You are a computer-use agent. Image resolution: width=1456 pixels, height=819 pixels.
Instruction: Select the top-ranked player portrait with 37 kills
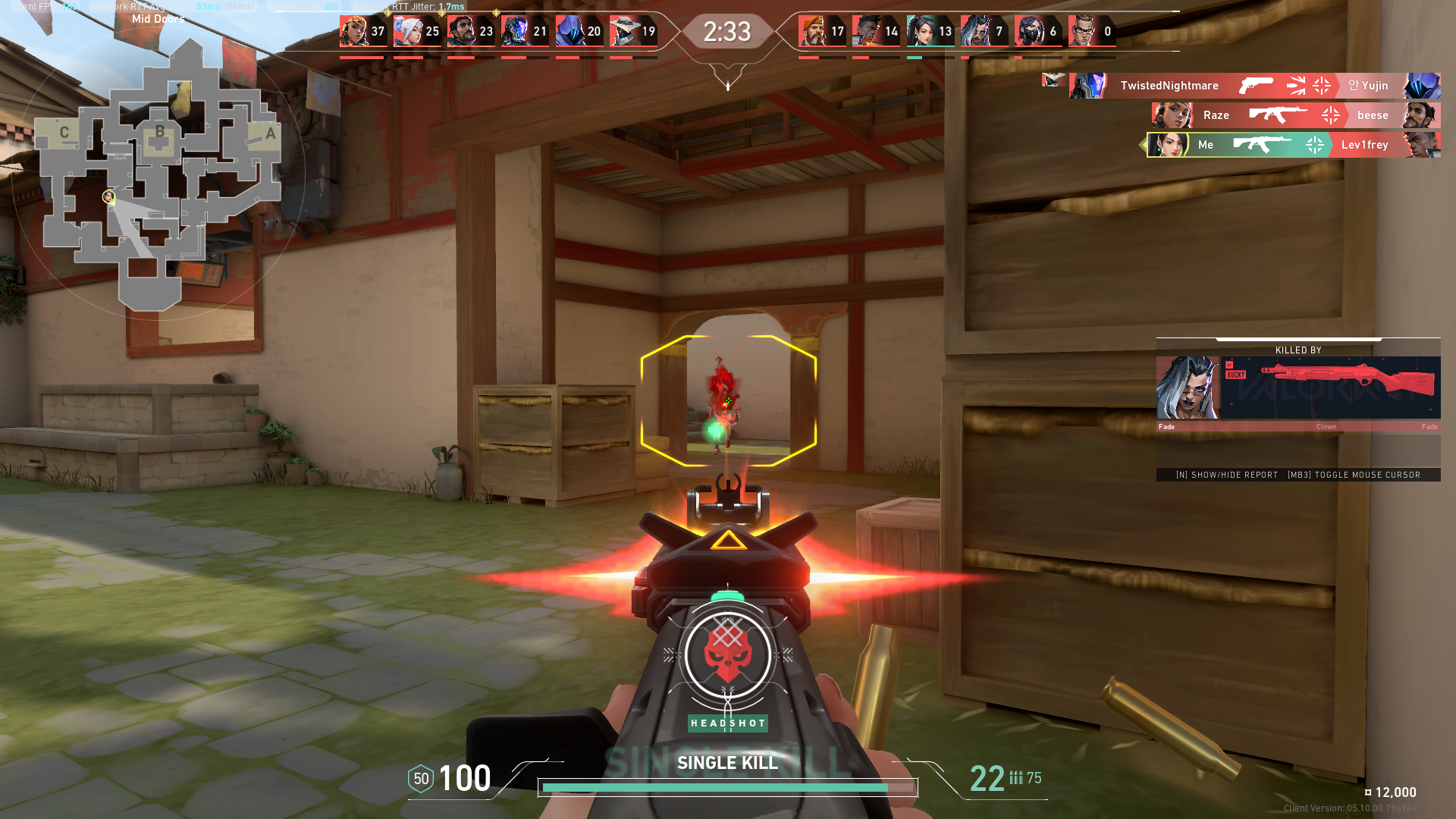(353, 32)
